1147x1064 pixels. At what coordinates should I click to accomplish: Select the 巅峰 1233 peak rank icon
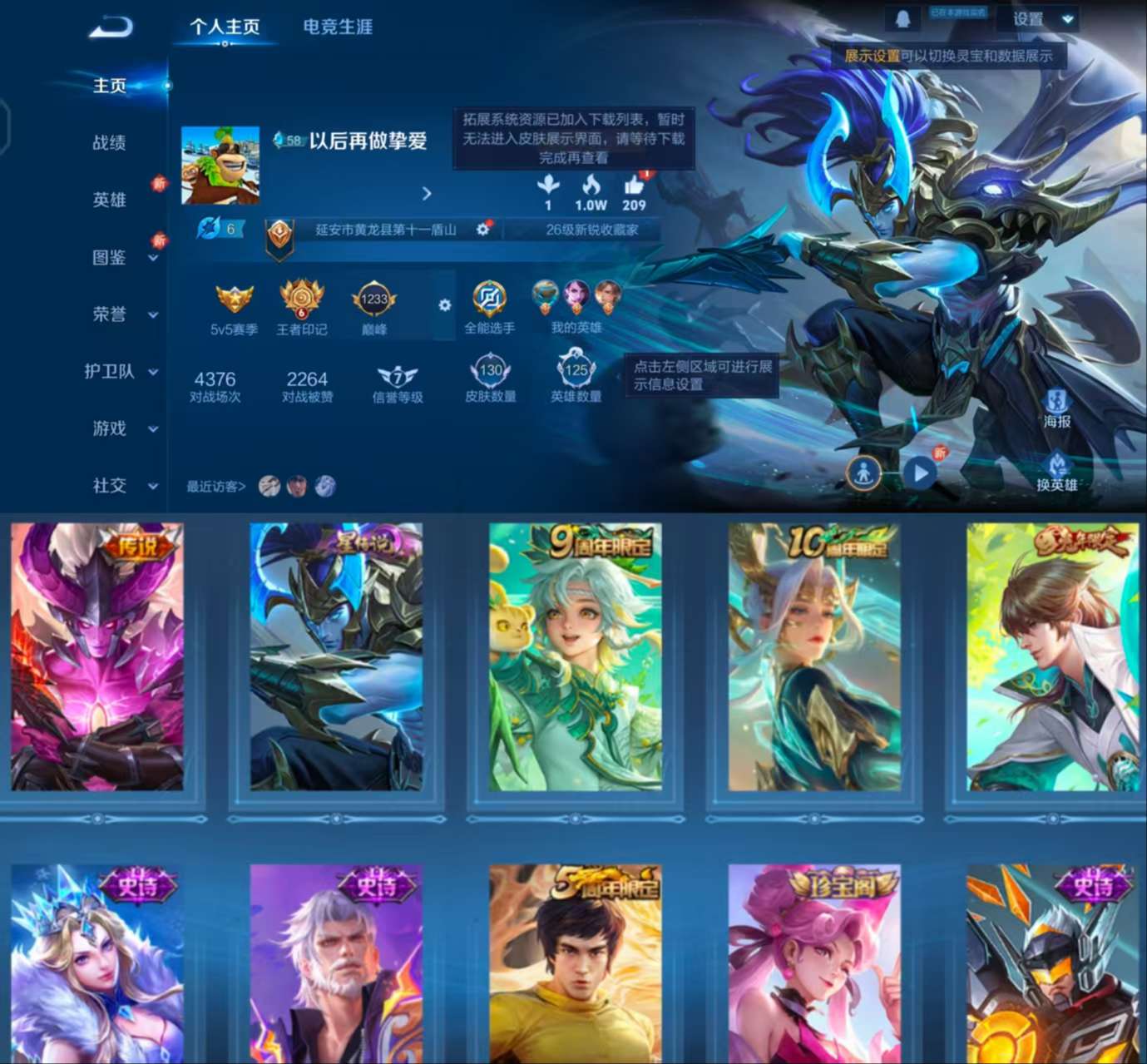(x=373, y=298)
